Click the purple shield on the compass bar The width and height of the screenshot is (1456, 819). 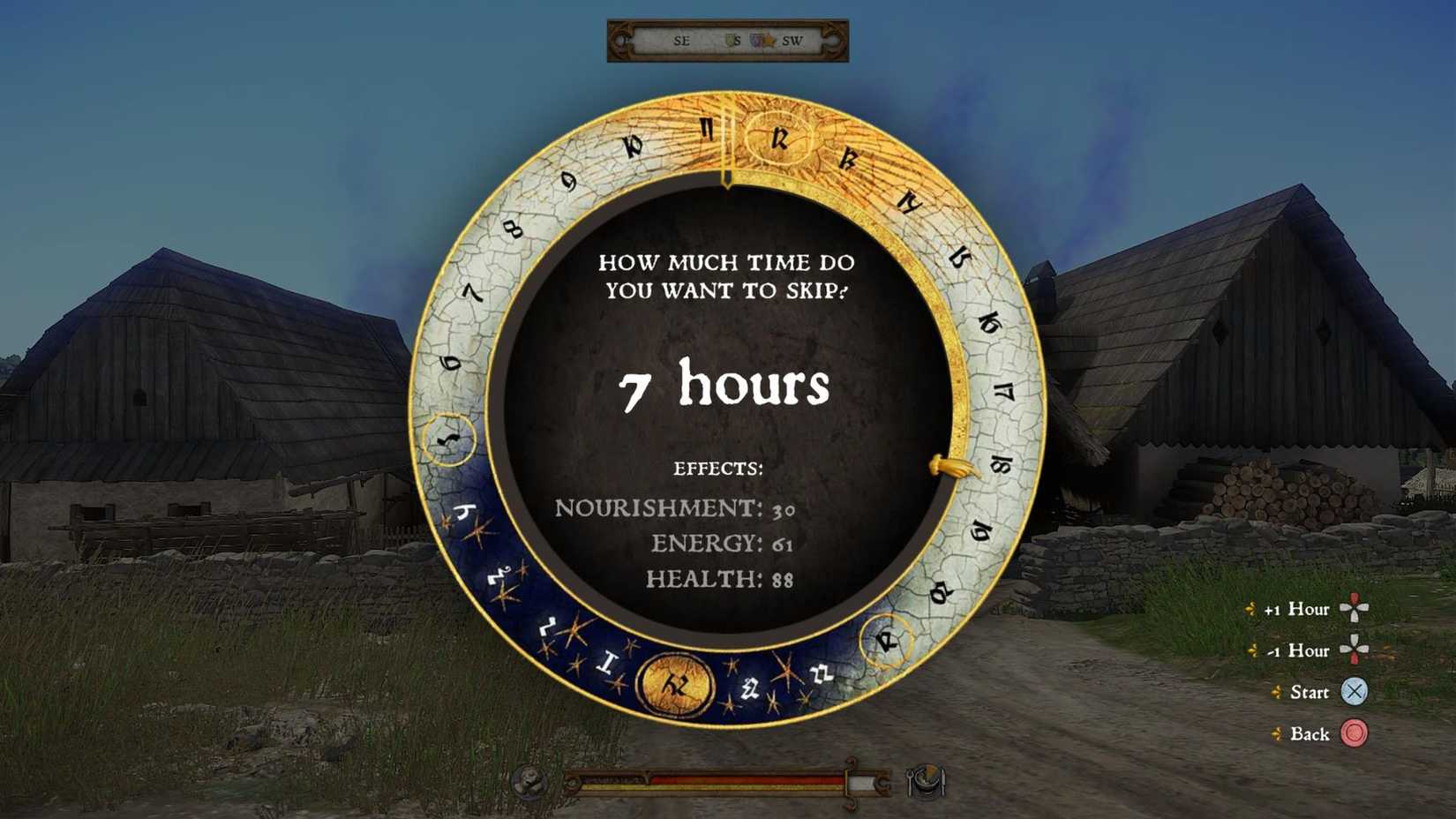pos(755,40)
